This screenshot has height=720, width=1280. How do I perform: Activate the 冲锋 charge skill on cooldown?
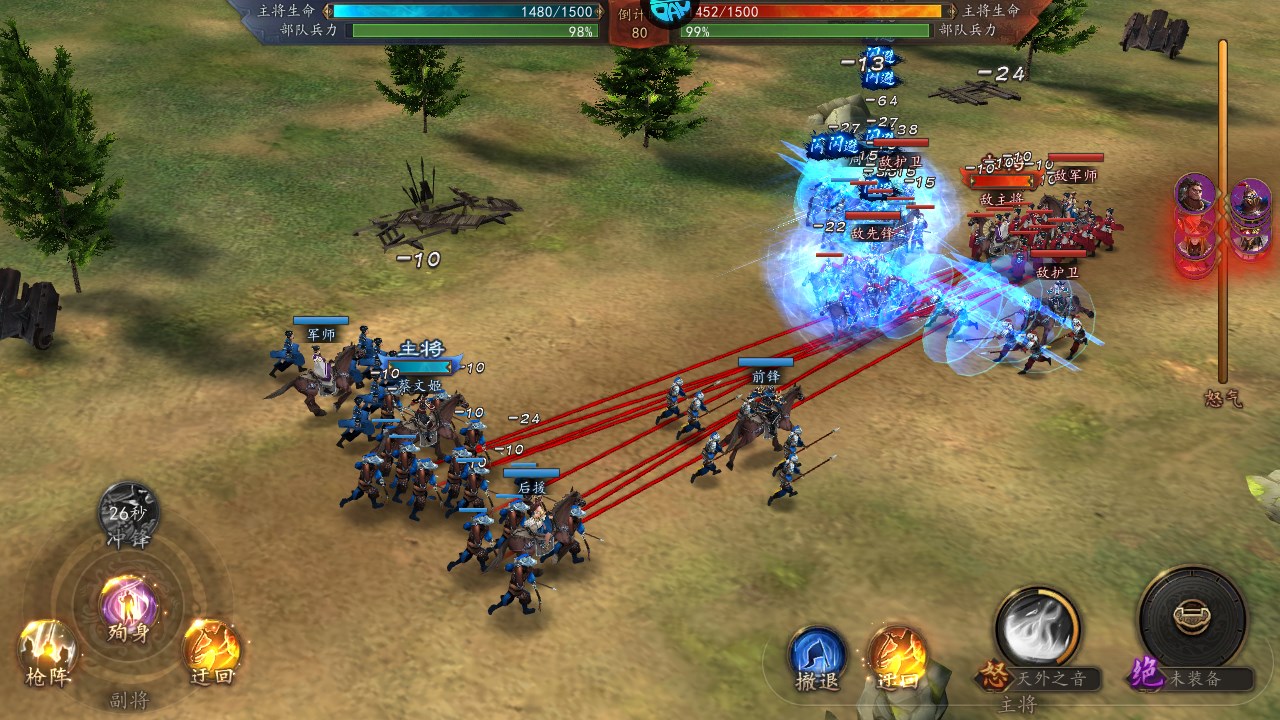point(129,510)
